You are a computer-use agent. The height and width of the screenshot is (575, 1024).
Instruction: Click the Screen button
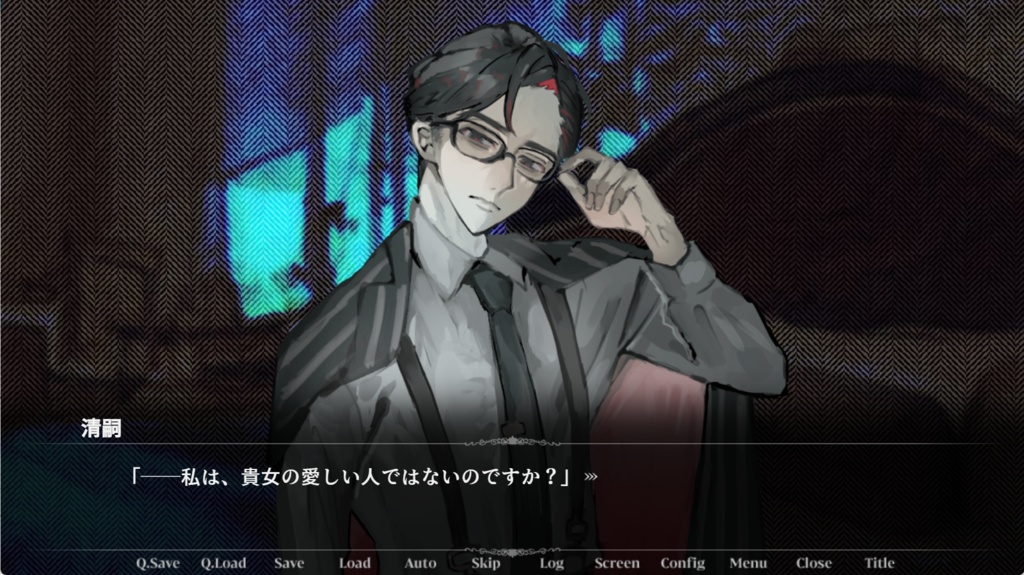tap(617, 563)
